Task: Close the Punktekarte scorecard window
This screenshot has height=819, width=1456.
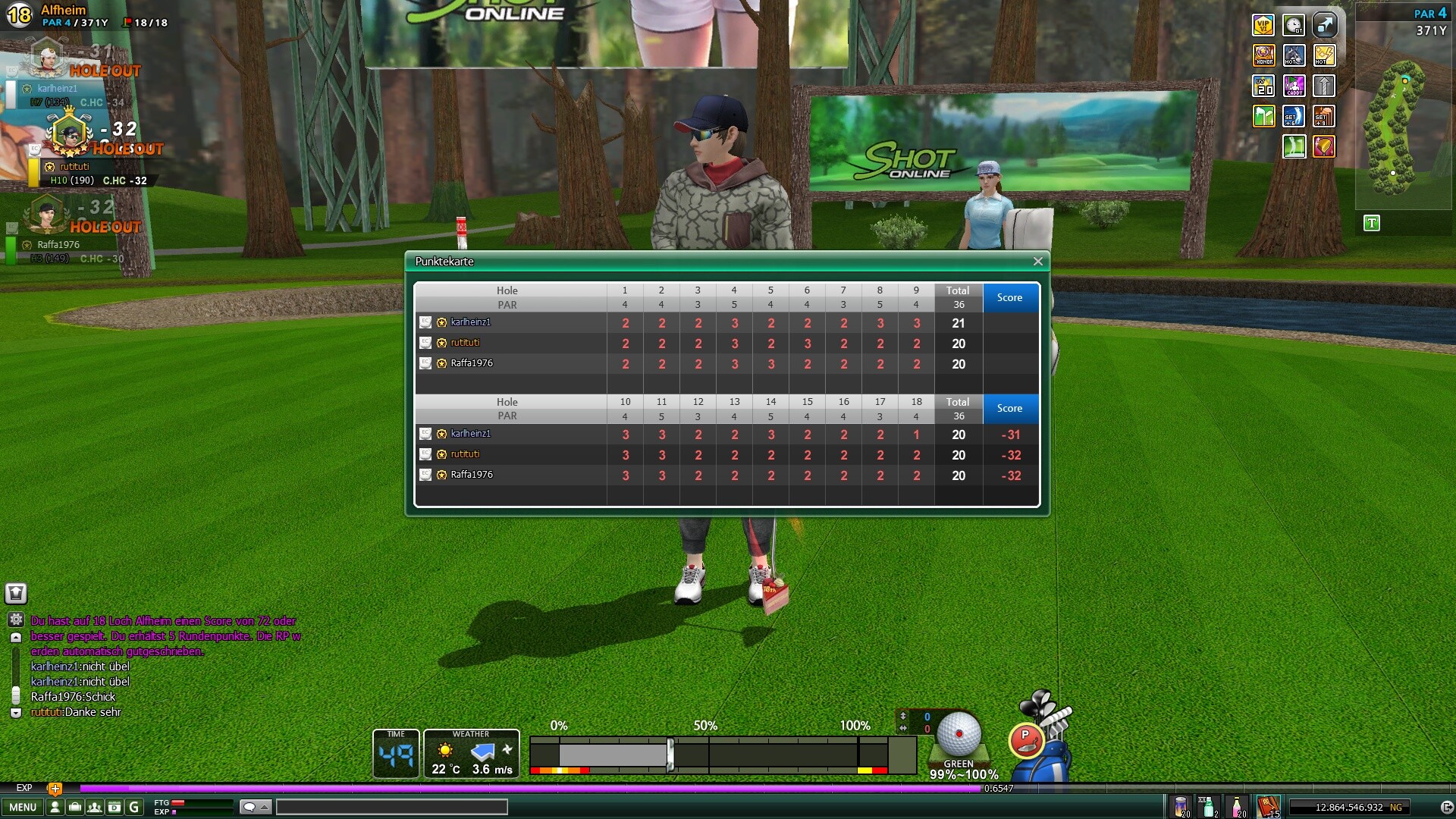Action: [1037, 262]
